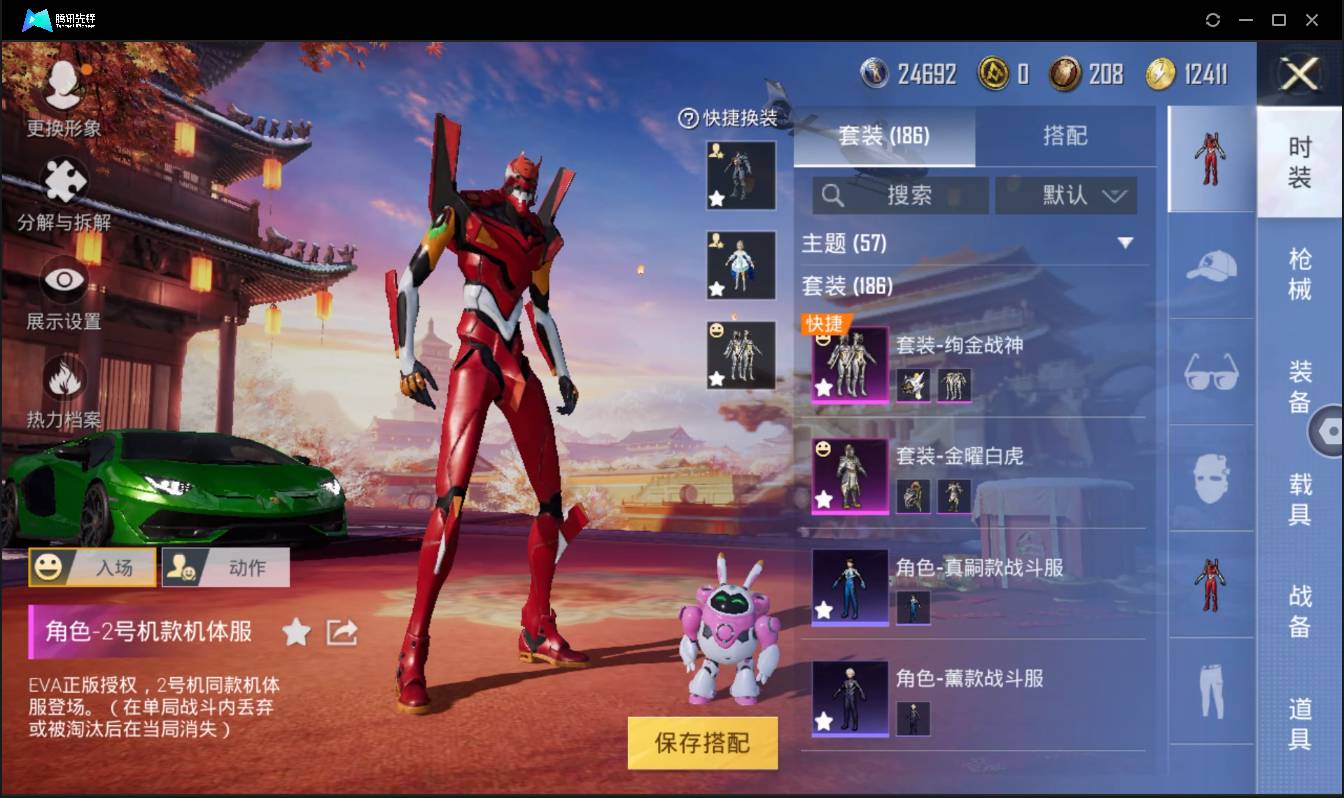Select the face mask category icon
This screenshot has height=798, width=1344.
(x=1211, y=478)
